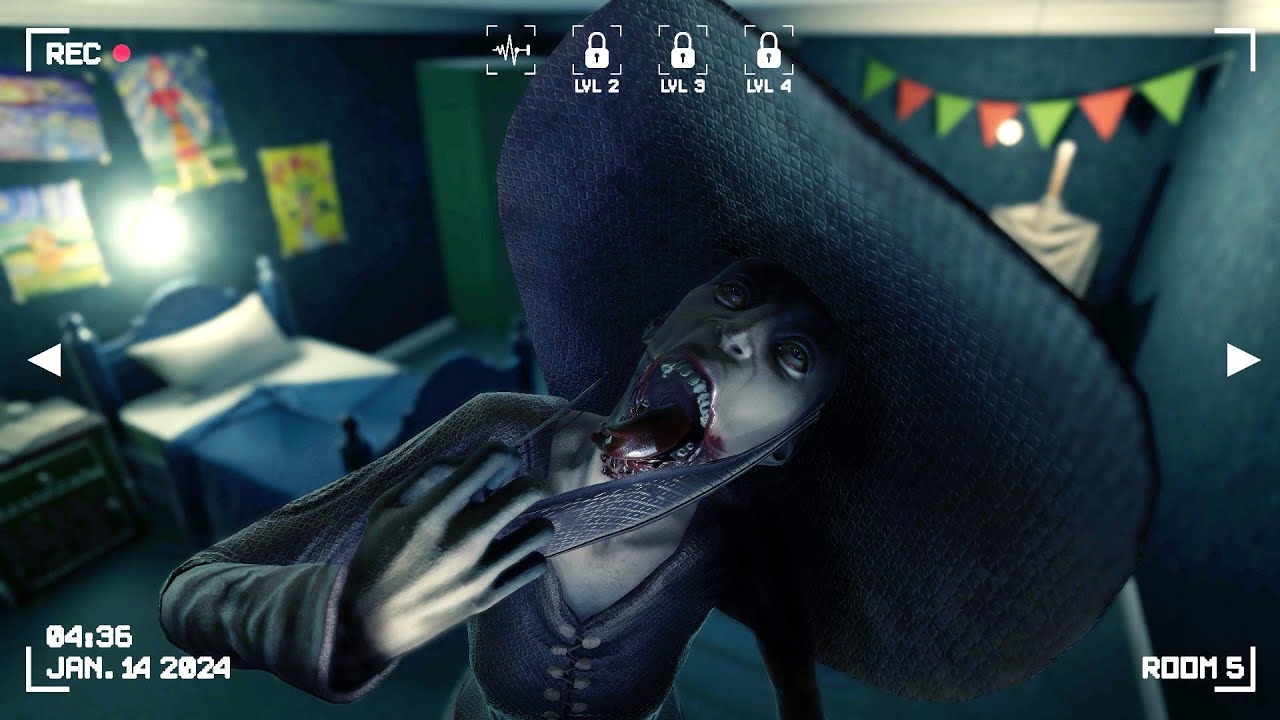Activate the heartbeat pulse monitor icon
This screenshot has width=1280, height=720.
pyautogui.click(x=510, y=50)
